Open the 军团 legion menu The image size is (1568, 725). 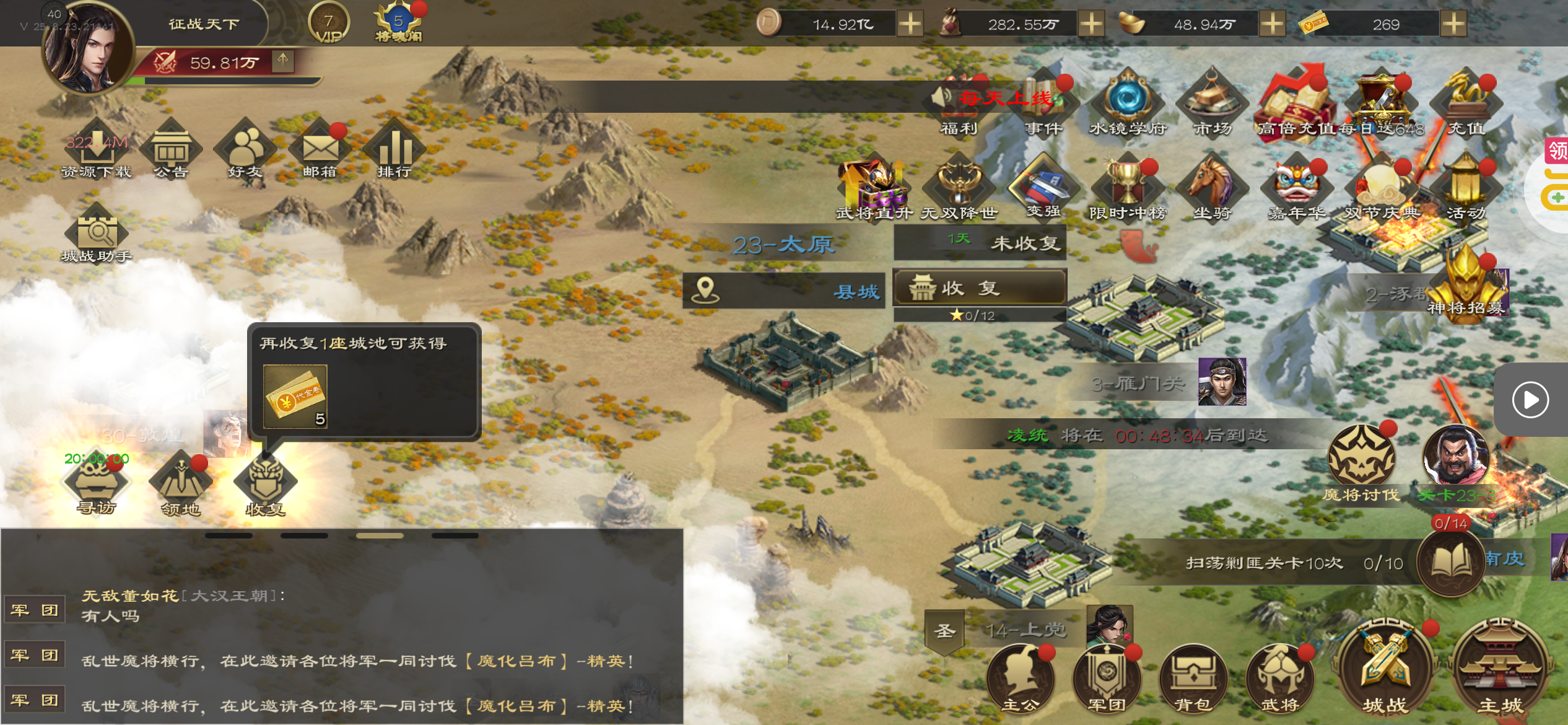[x=1107, y=679]
